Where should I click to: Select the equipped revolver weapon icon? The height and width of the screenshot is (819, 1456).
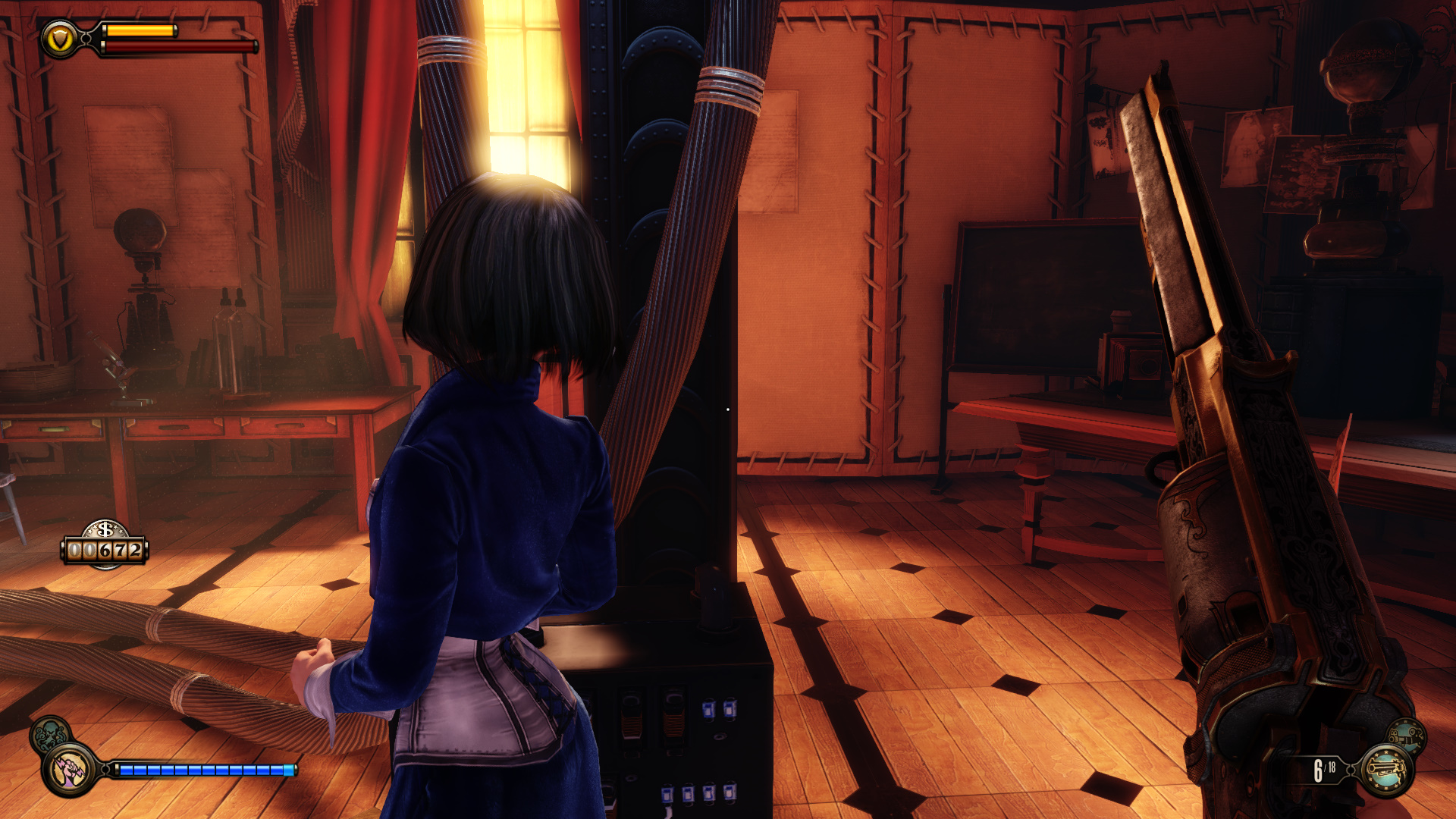tap(1386, 771)
